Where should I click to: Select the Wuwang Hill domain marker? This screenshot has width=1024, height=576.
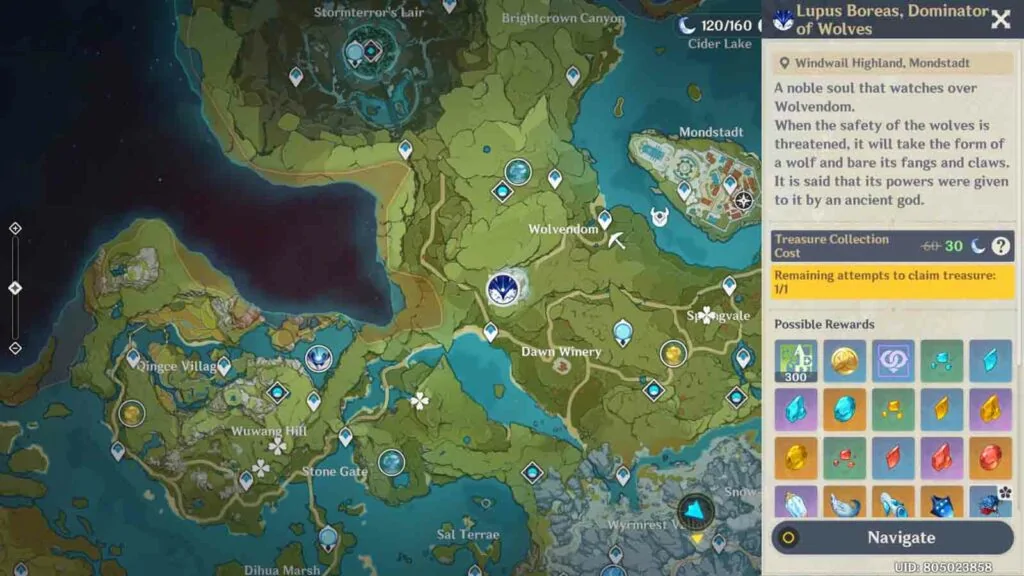(x=278, y=393)
